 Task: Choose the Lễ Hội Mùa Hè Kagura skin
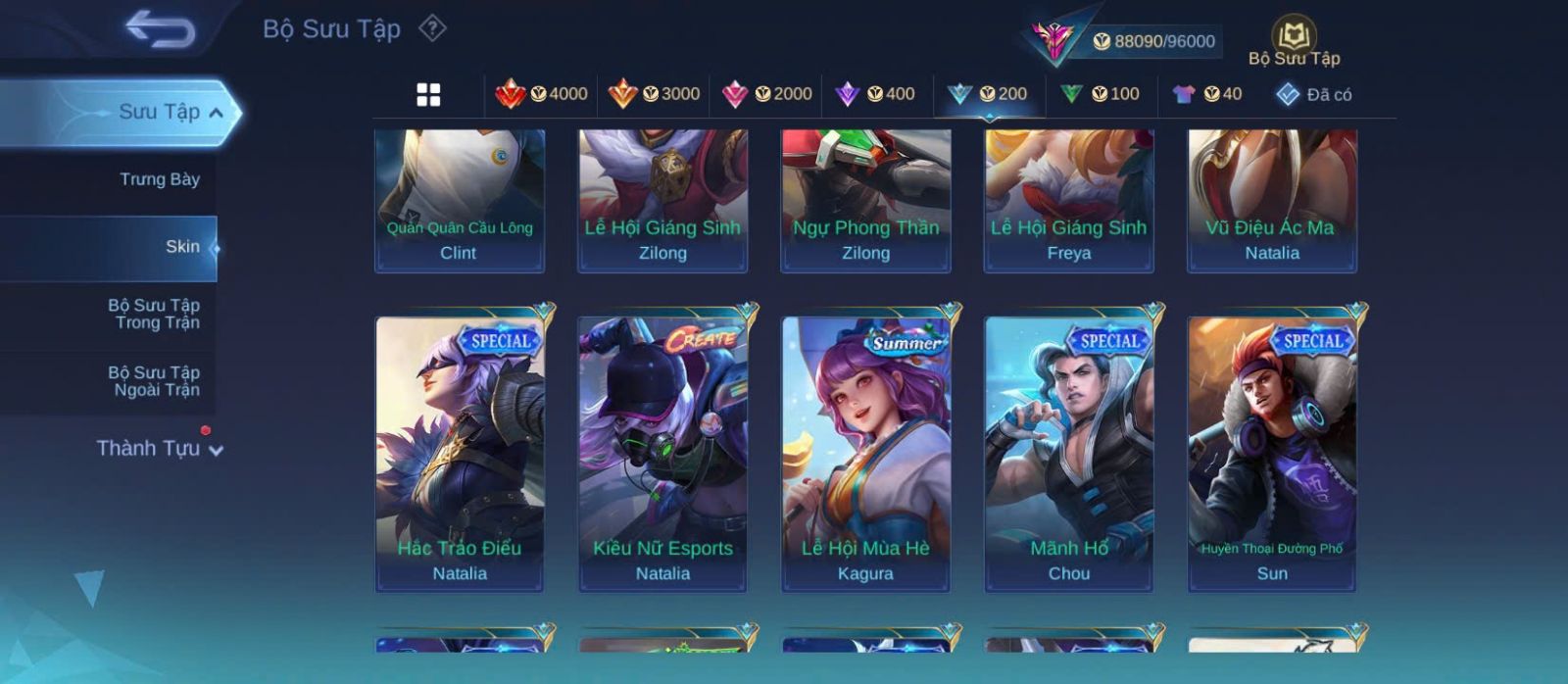pyautogui.click(x=865, y=454)
